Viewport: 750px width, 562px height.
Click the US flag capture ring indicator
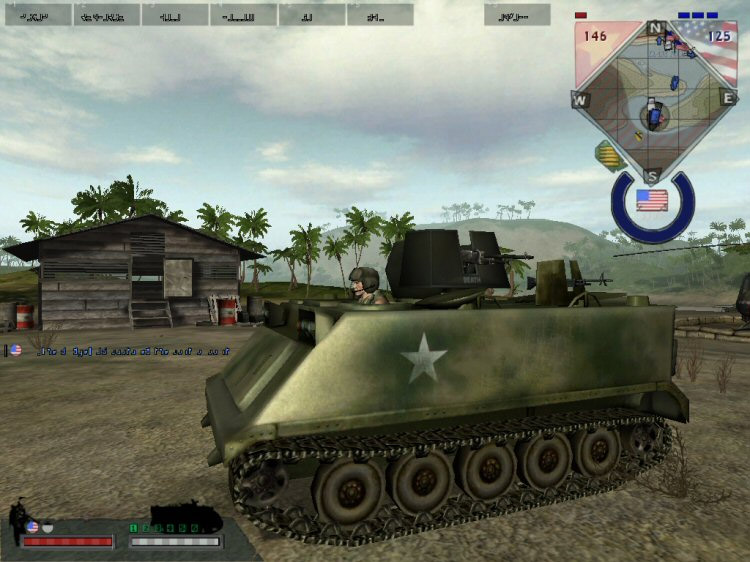652,202
